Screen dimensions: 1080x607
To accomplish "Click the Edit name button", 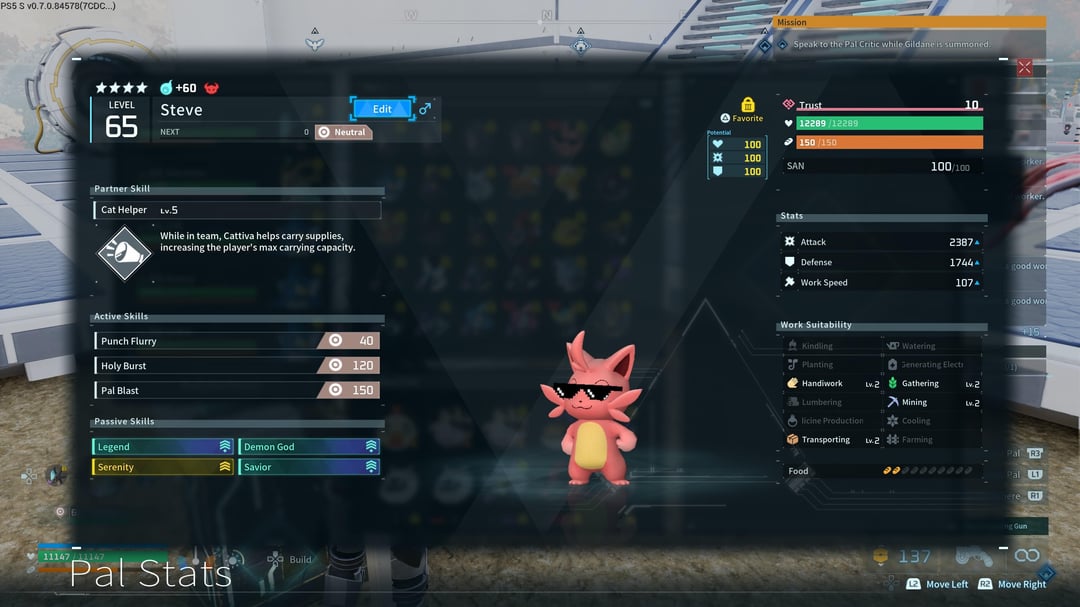I will point(382,109).
